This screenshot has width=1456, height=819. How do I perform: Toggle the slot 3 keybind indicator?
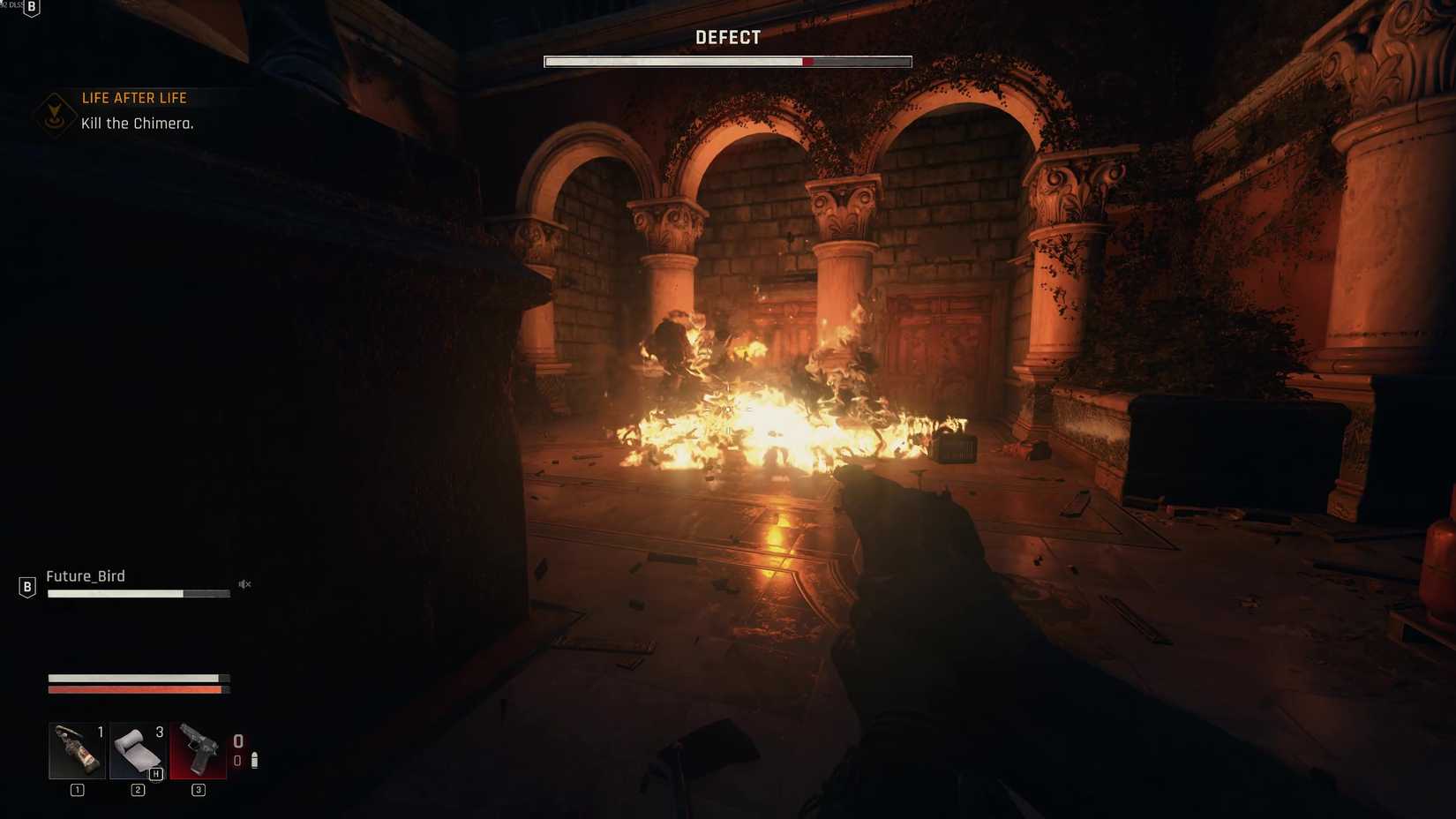(198, 790)
